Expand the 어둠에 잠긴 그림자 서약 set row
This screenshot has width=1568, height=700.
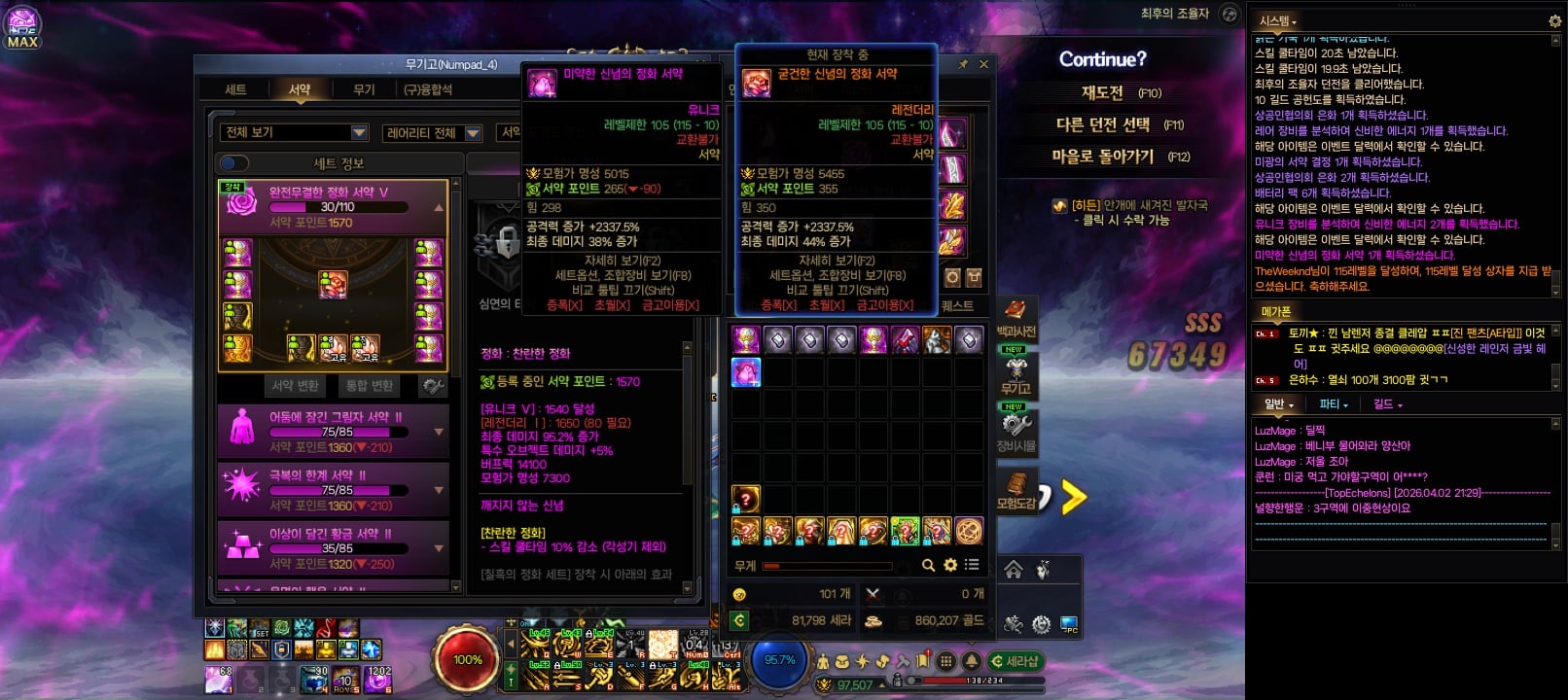(439, 432)
